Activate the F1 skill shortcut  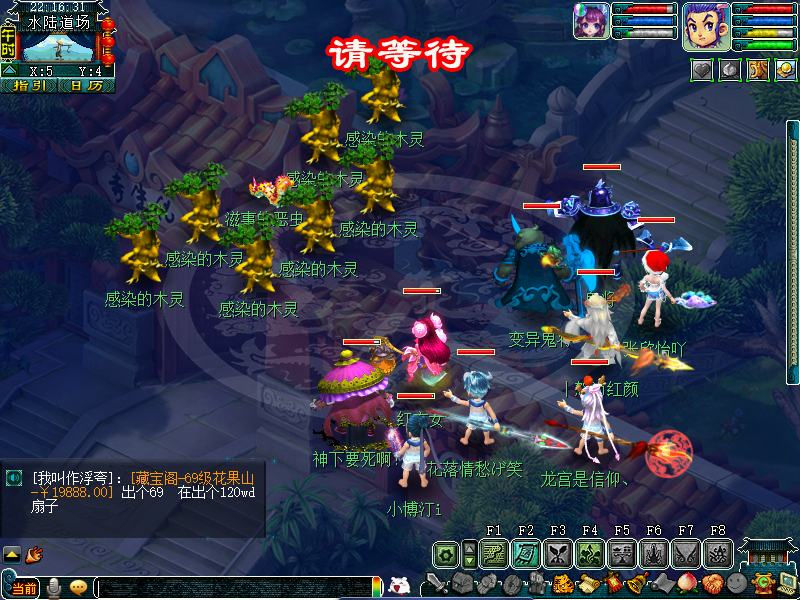pos(493,553)
